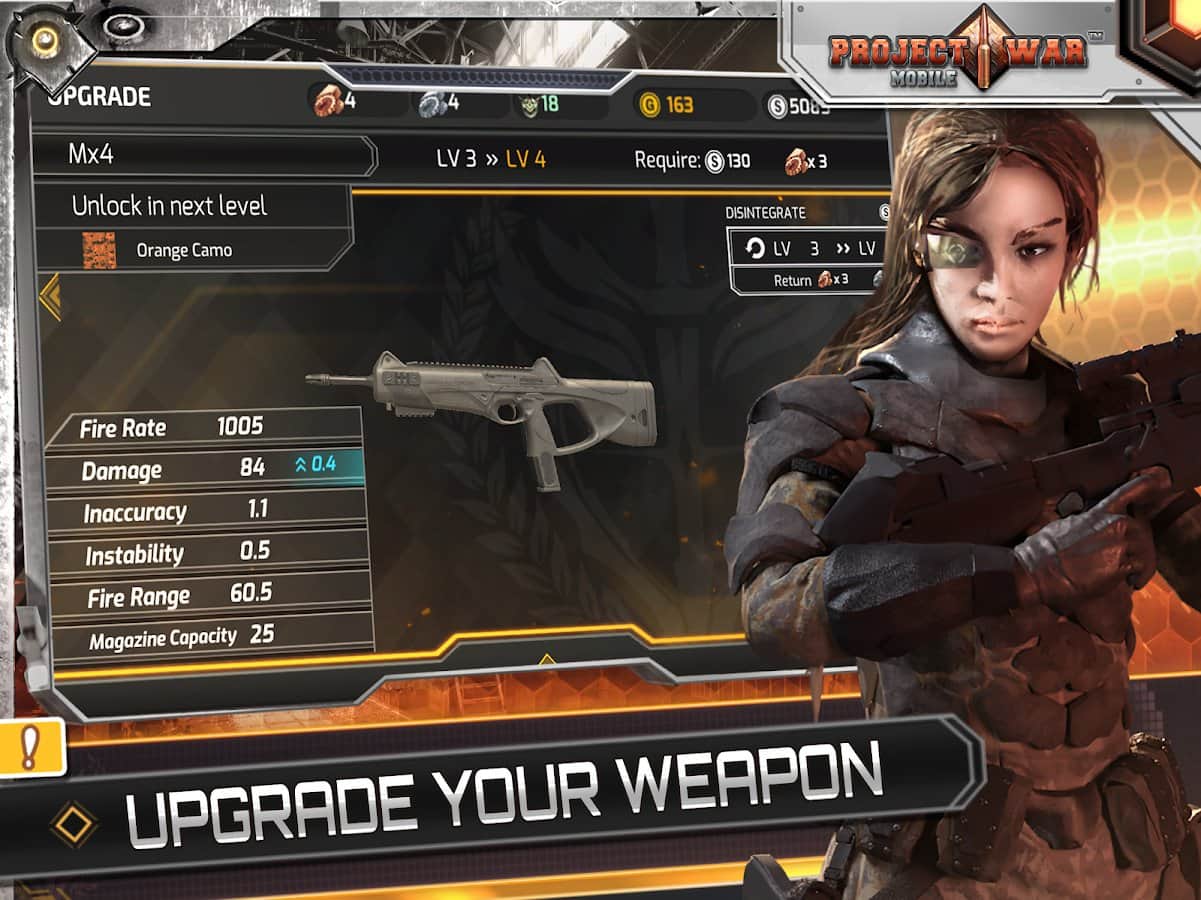
Task: Choose the Fire Rate stat row
Action: point(203,427)
